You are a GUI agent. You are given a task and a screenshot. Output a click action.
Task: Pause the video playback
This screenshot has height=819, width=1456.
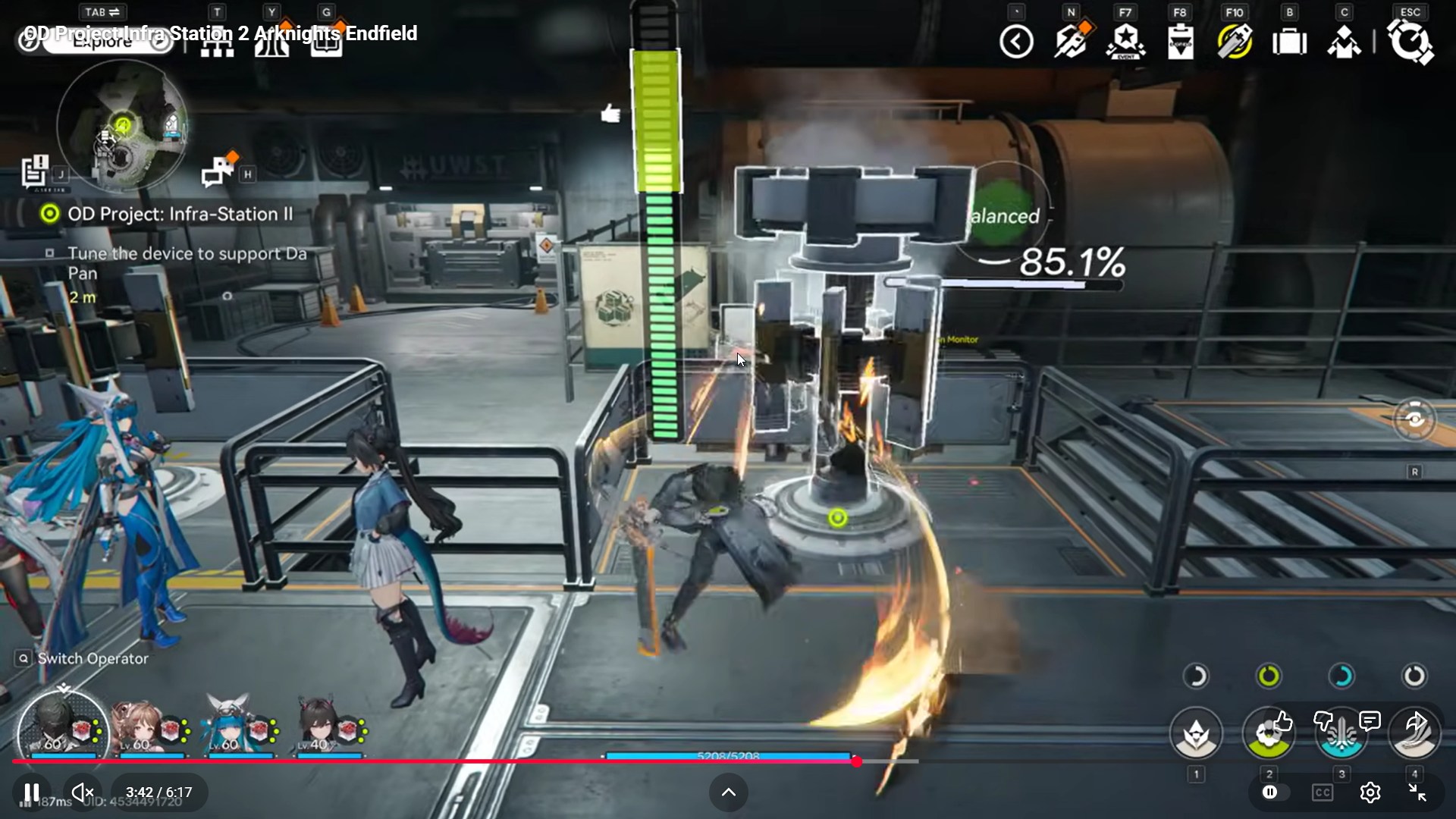(31, 792)
